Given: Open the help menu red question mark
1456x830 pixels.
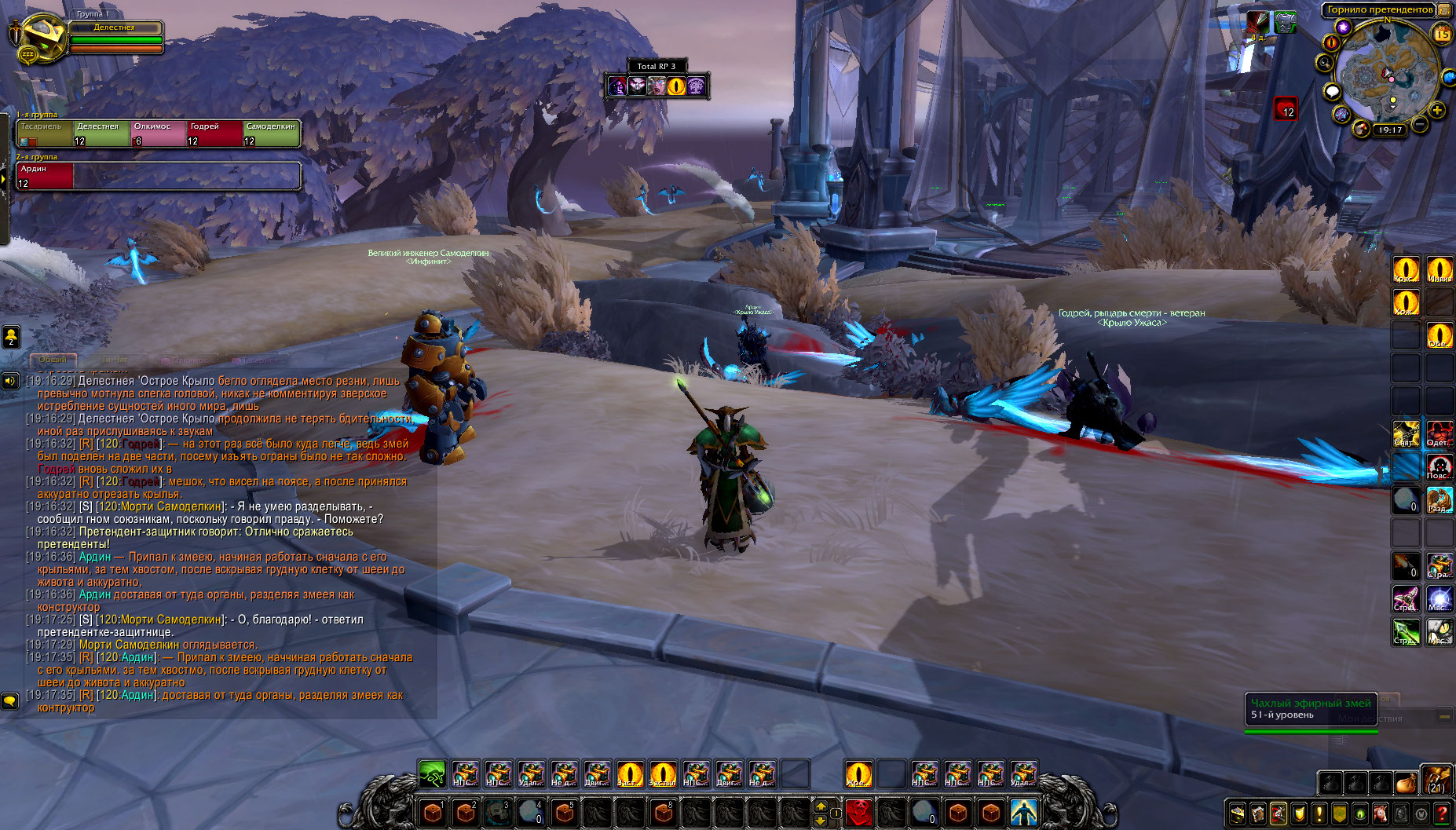Looking at the screenshot, I should pyautogui.click(x=1442, y=814).
